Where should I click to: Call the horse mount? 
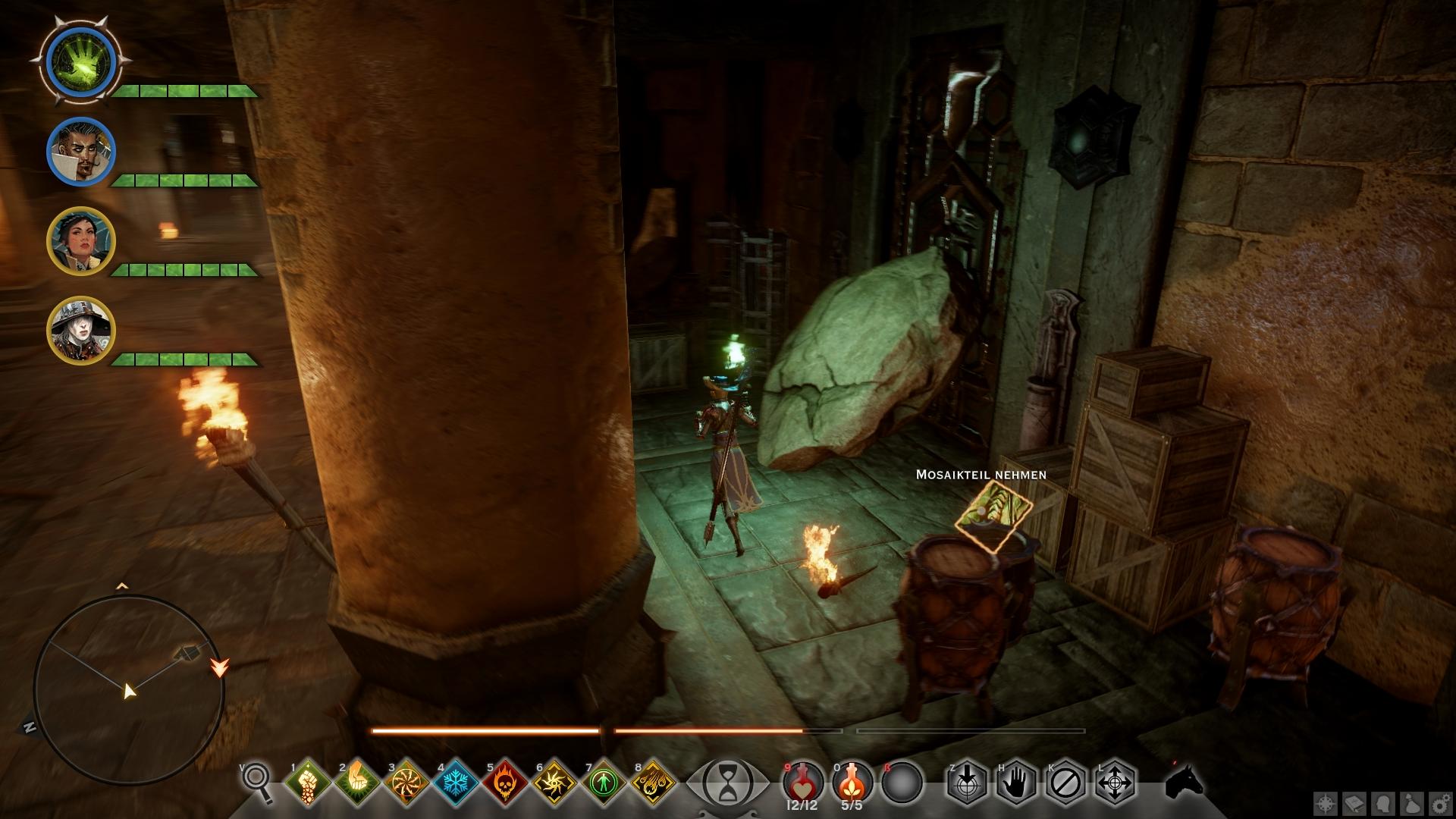1185,782
